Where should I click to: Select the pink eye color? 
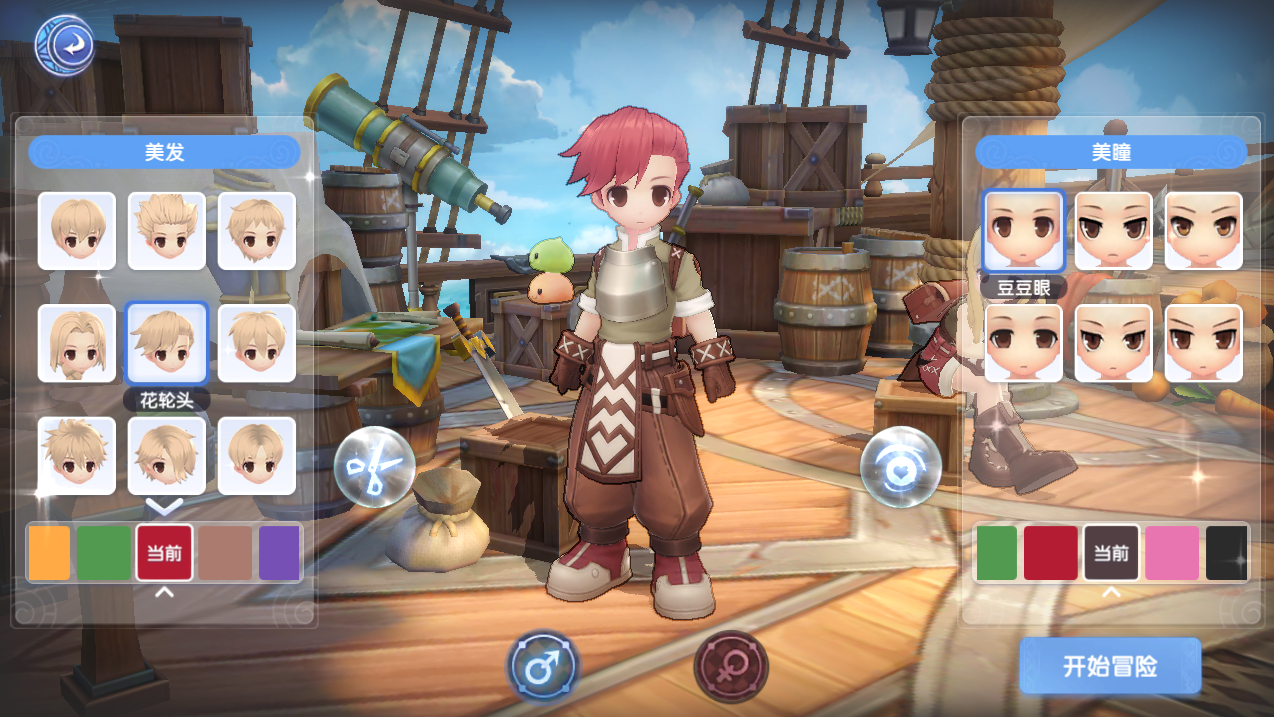pyautogui.click(x=1171, y=553)
